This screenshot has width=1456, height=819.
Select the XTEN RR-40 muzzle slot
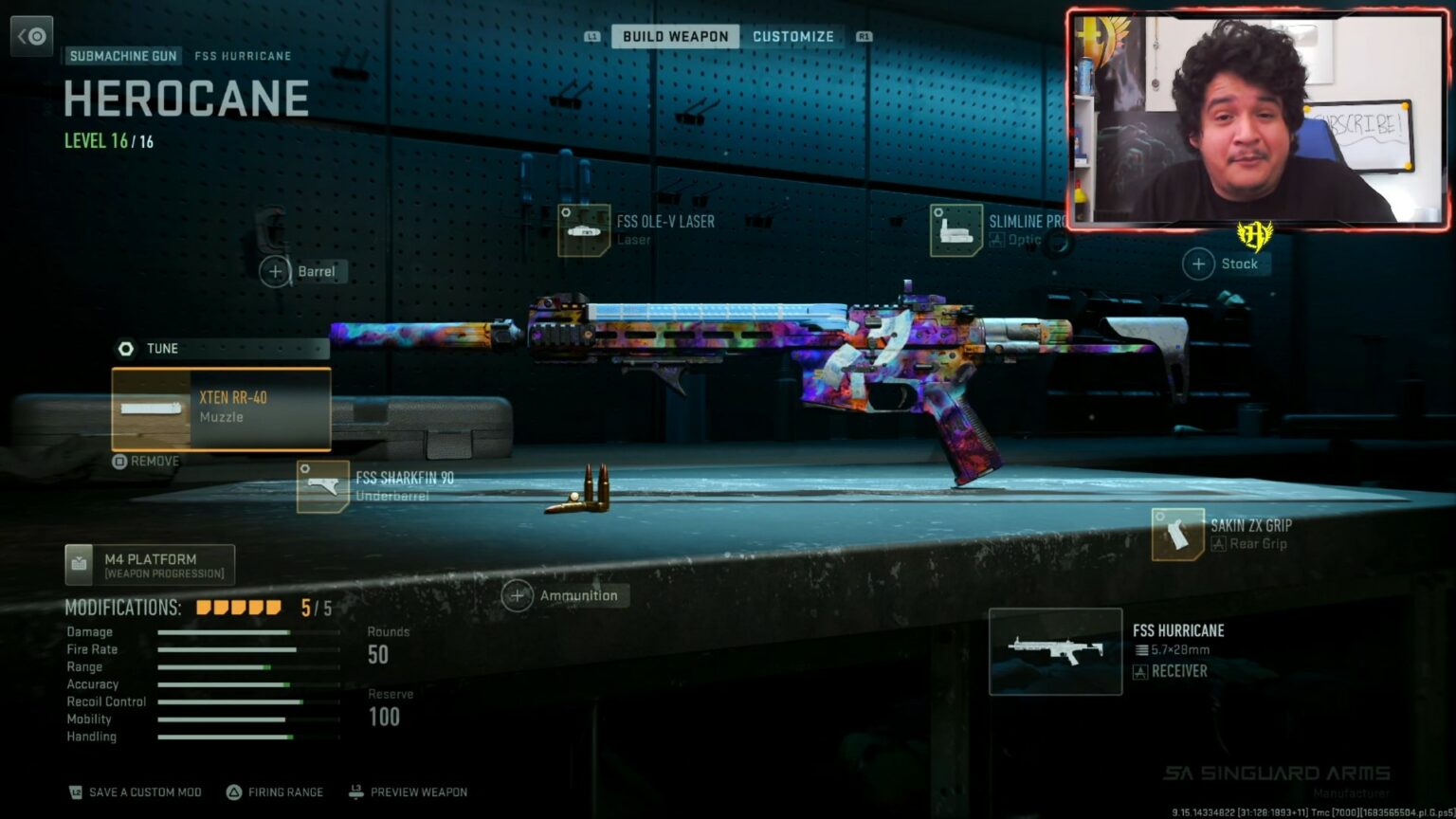[x=221, y=409]
